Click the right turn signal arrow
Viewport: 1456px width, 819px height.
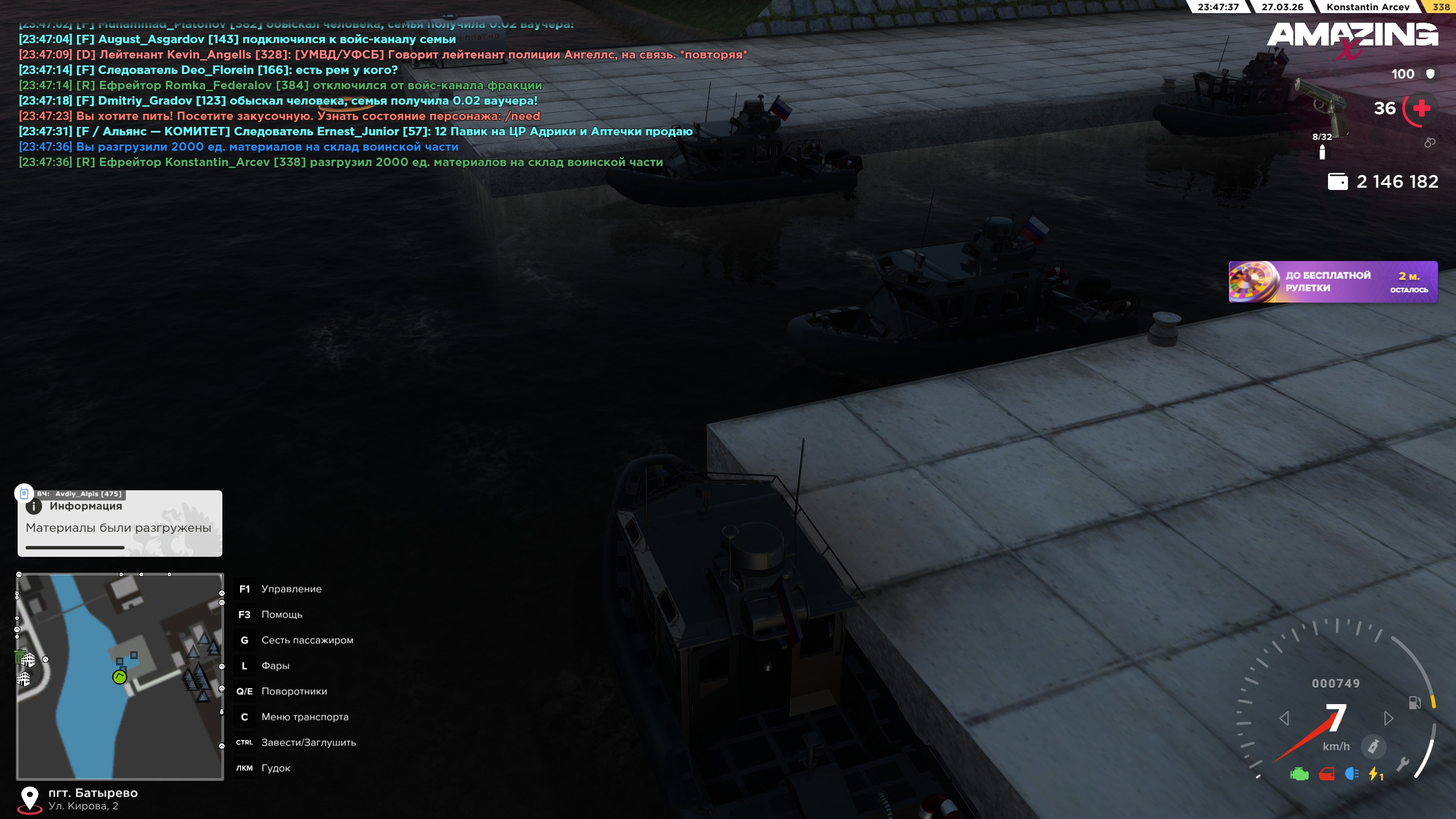1388,718
